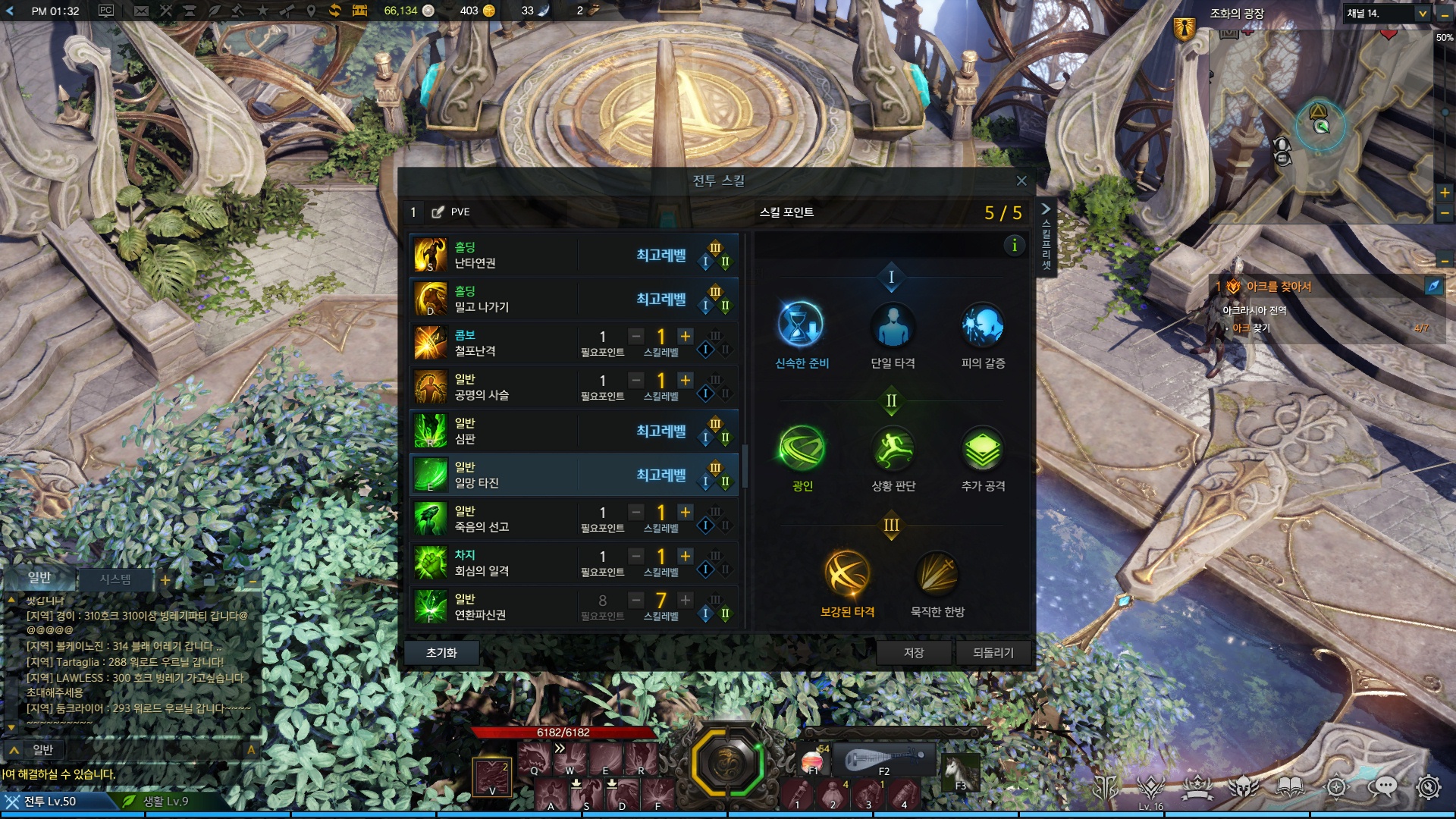The width and height of the screenshot is (1456, 819).
Task: Pick the 보강된 타격 tripod
Action: (847, 573)
